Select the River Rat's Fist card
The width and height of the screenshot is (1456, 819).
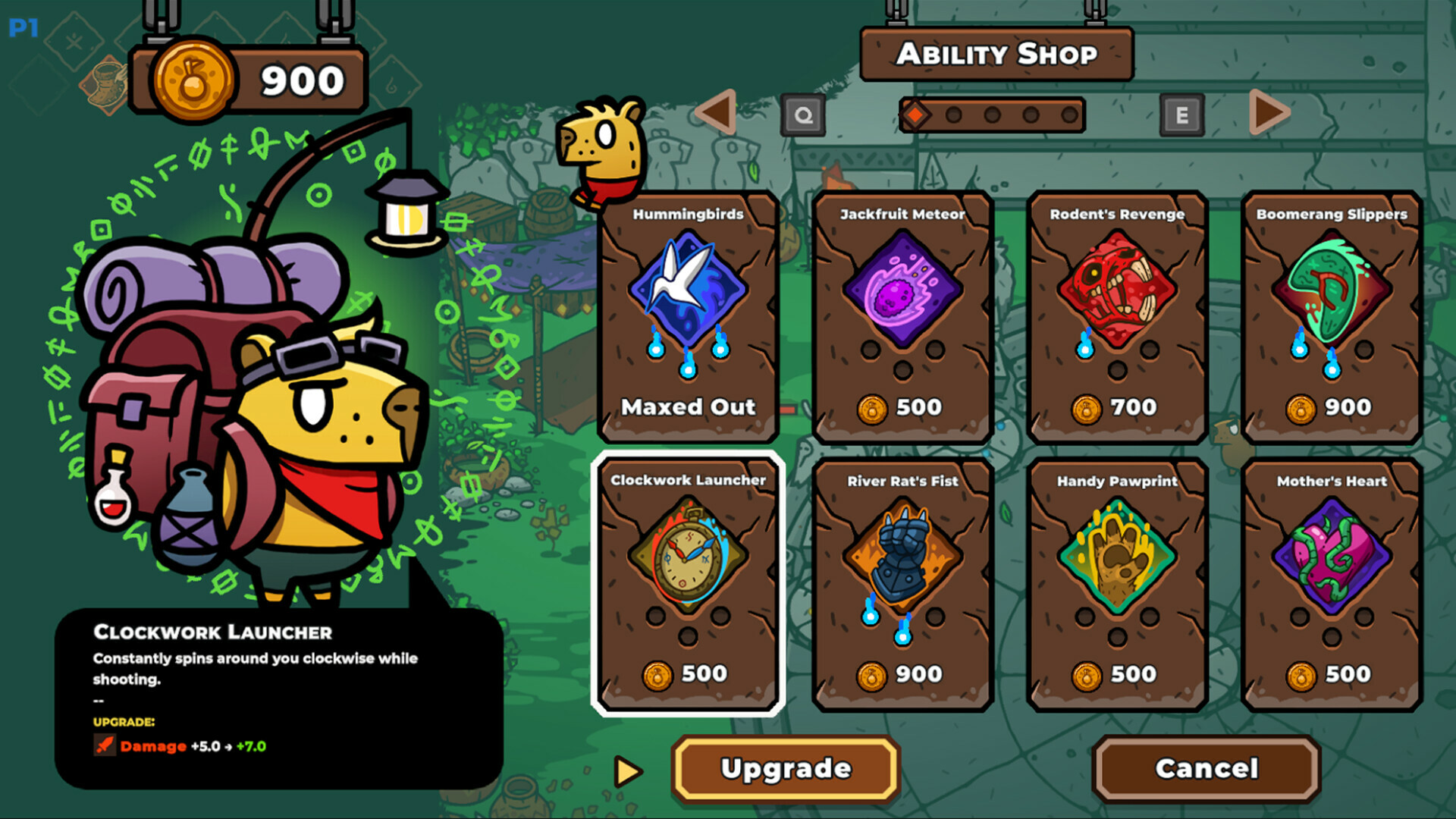coord(902,583)
